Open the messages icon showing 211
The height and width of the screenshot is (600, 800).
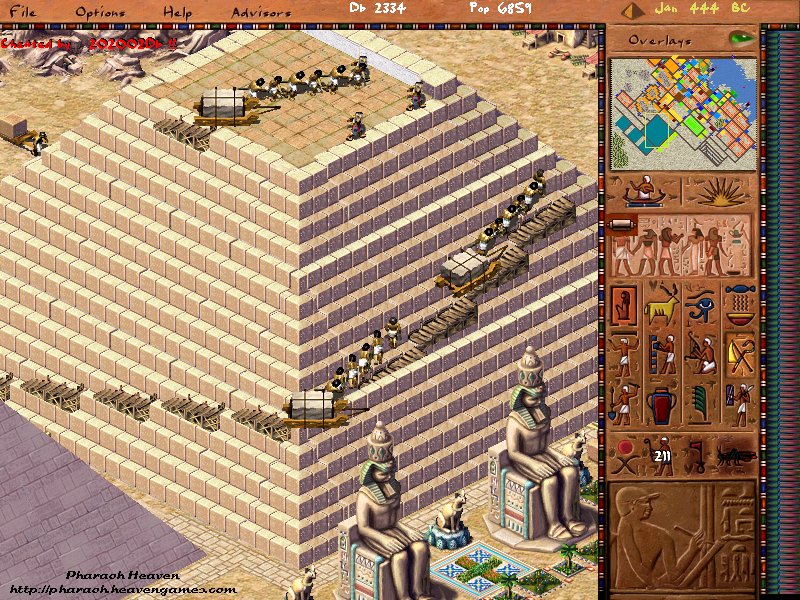tap(661, 456)
